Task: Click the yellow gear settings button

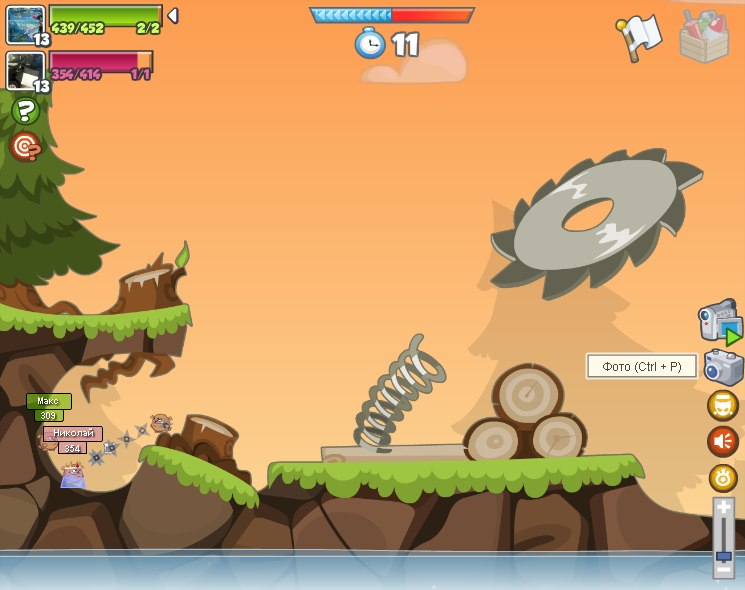Action: [x=723, y=477]
